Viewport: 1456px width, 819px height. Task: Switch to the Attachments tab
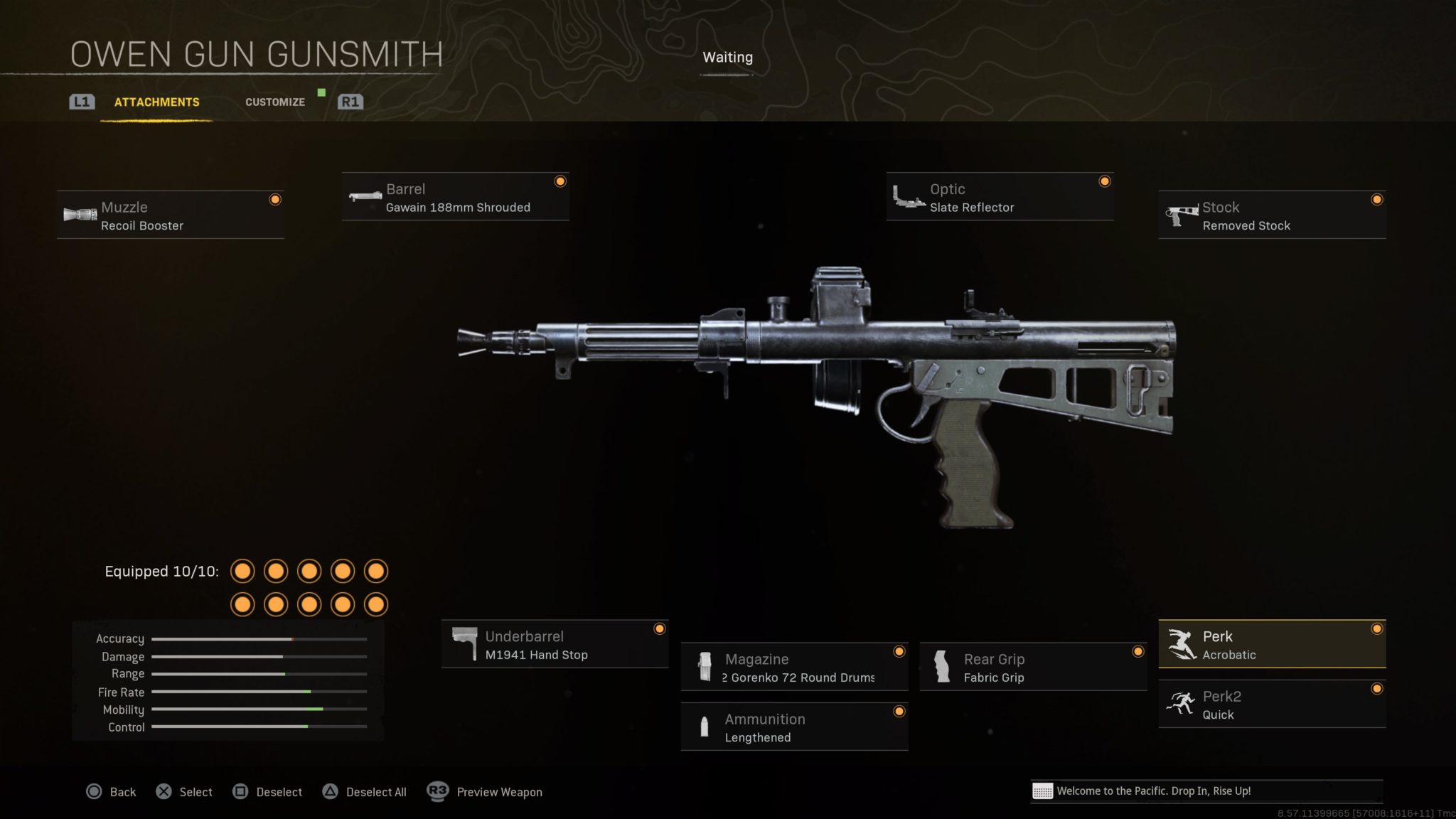pyautogui.click(x=156, y=102)
